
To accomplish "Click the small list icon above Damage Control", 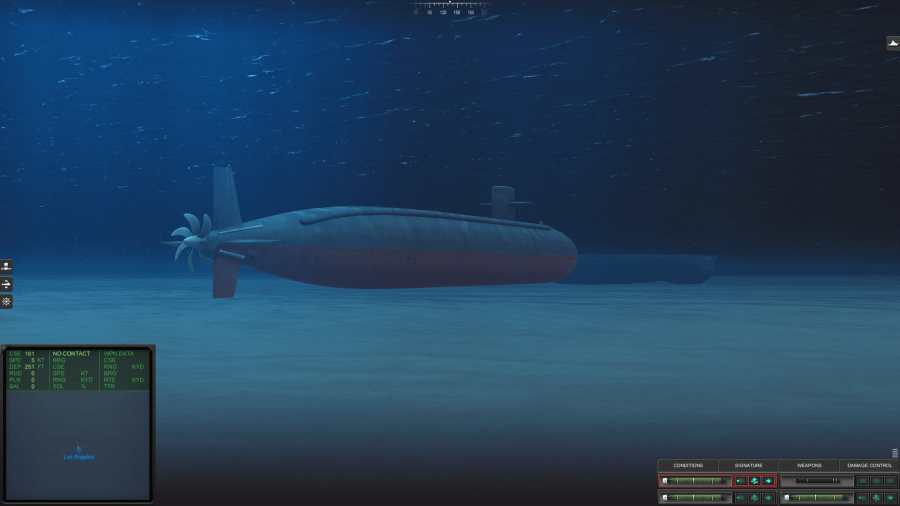I will [x=894, y=453].
